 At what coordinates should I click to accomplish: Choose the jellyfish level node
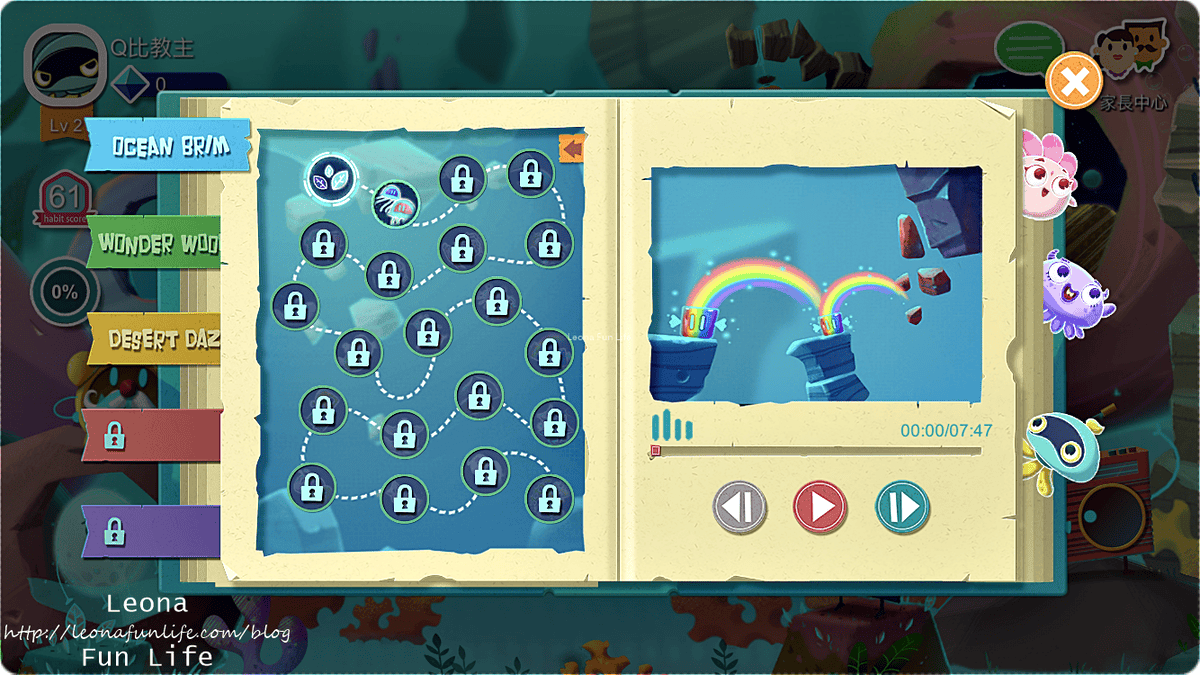(395, 203)
